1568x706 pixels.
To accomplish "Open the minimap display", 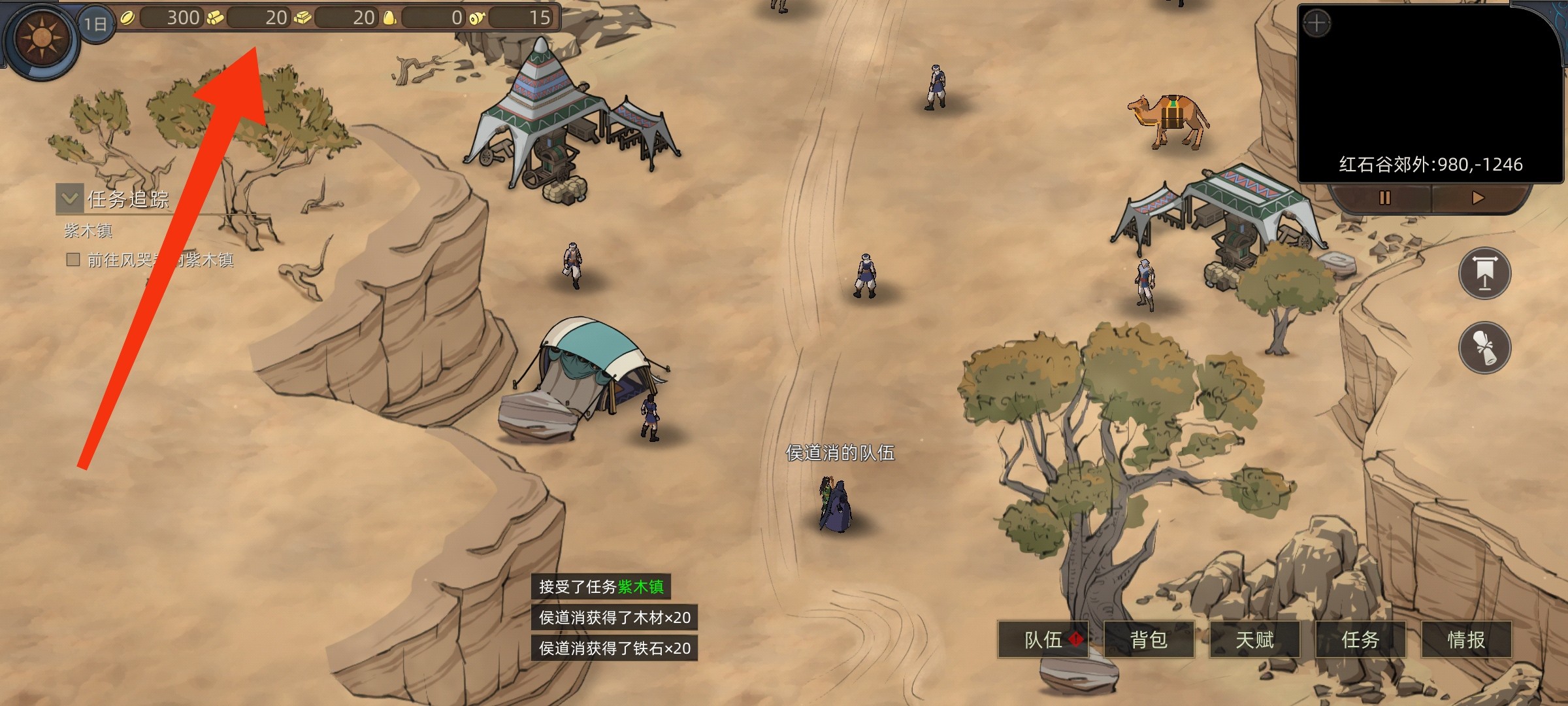I will [1431, 92].
